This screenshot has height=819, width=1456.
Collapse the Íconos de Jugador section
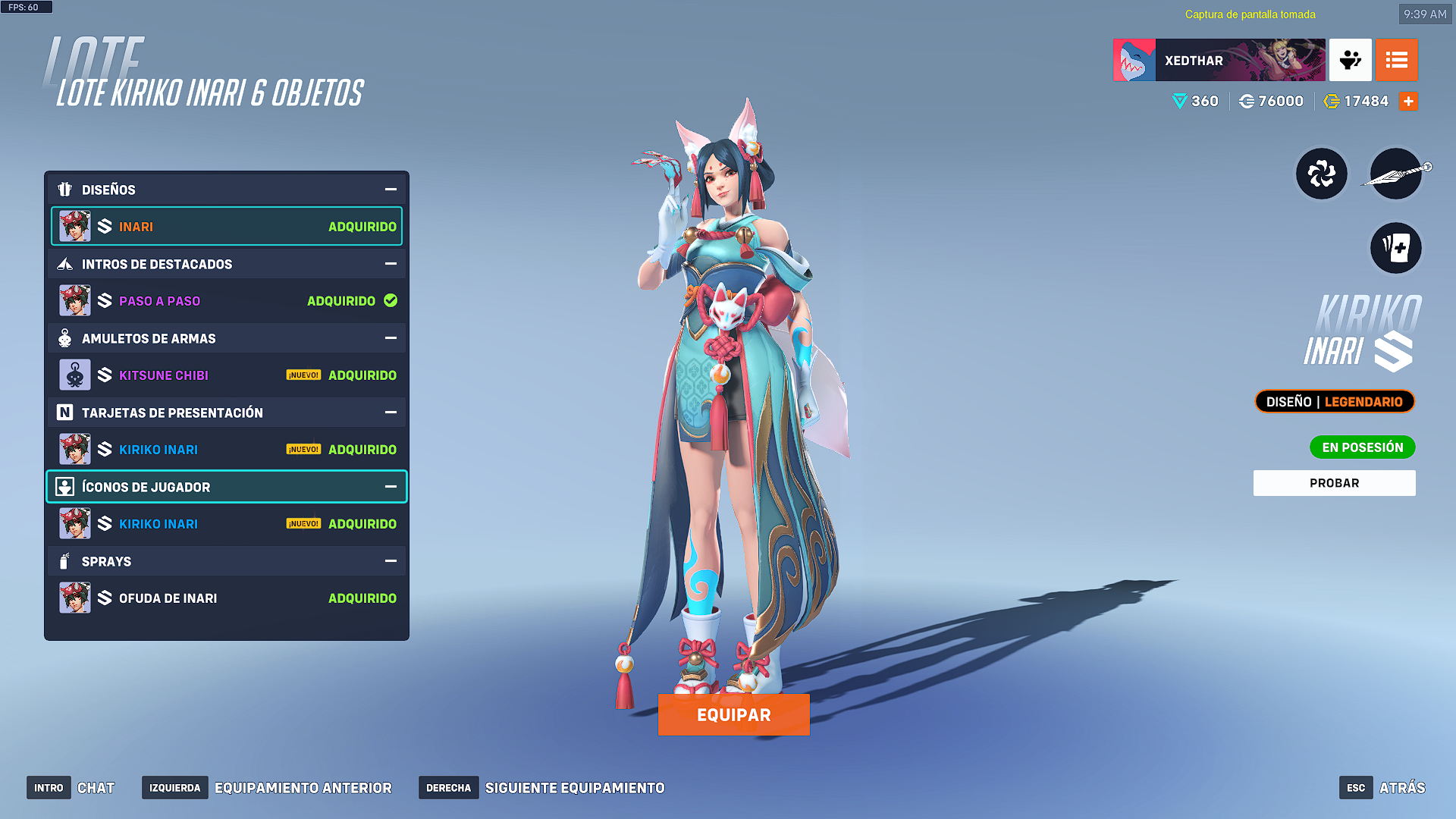click(x=391, y=487)
